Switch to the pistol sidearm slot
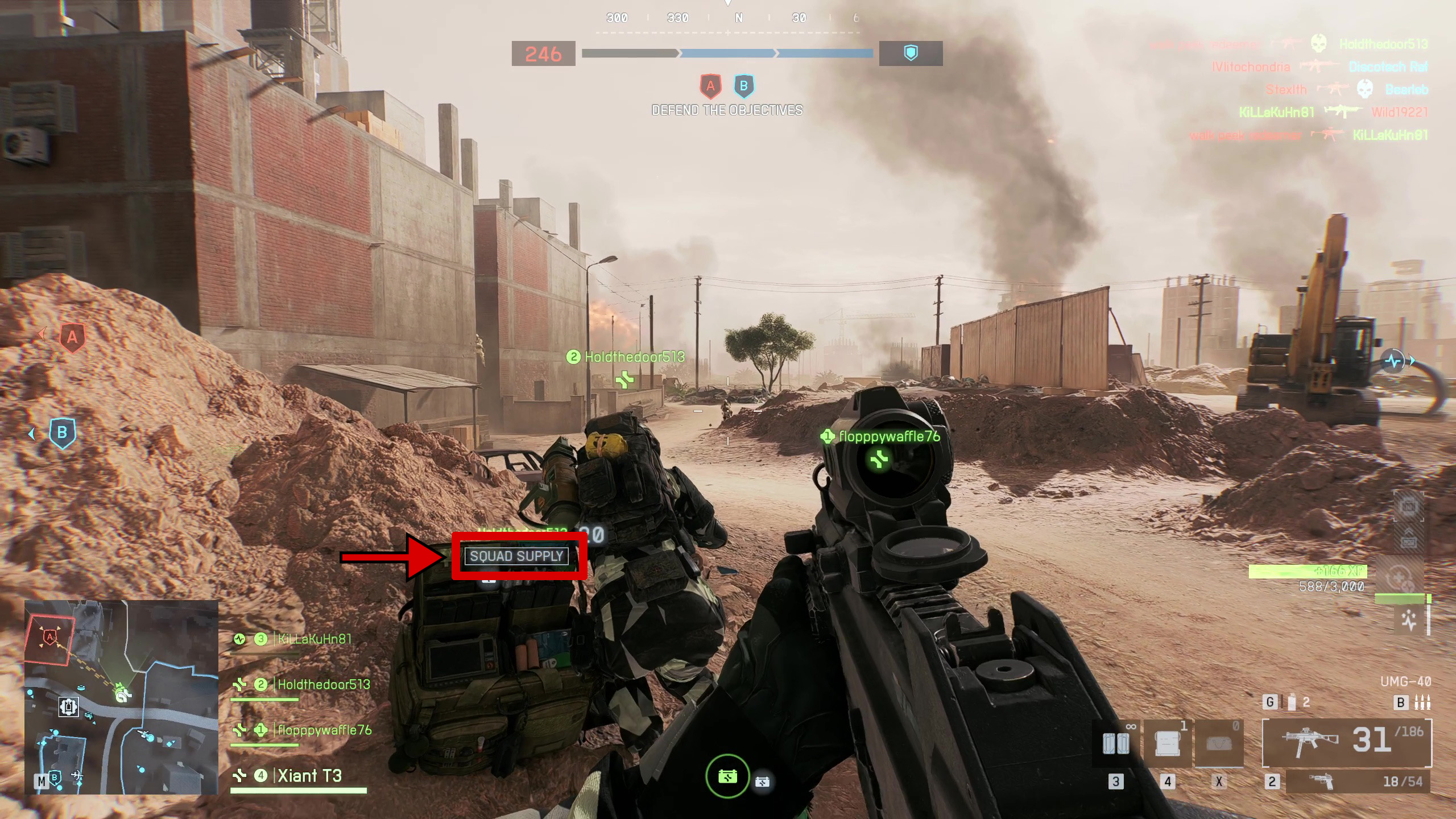This screenshot has width=1456, height=819. pyautogui.click(x=1358, y=781)
